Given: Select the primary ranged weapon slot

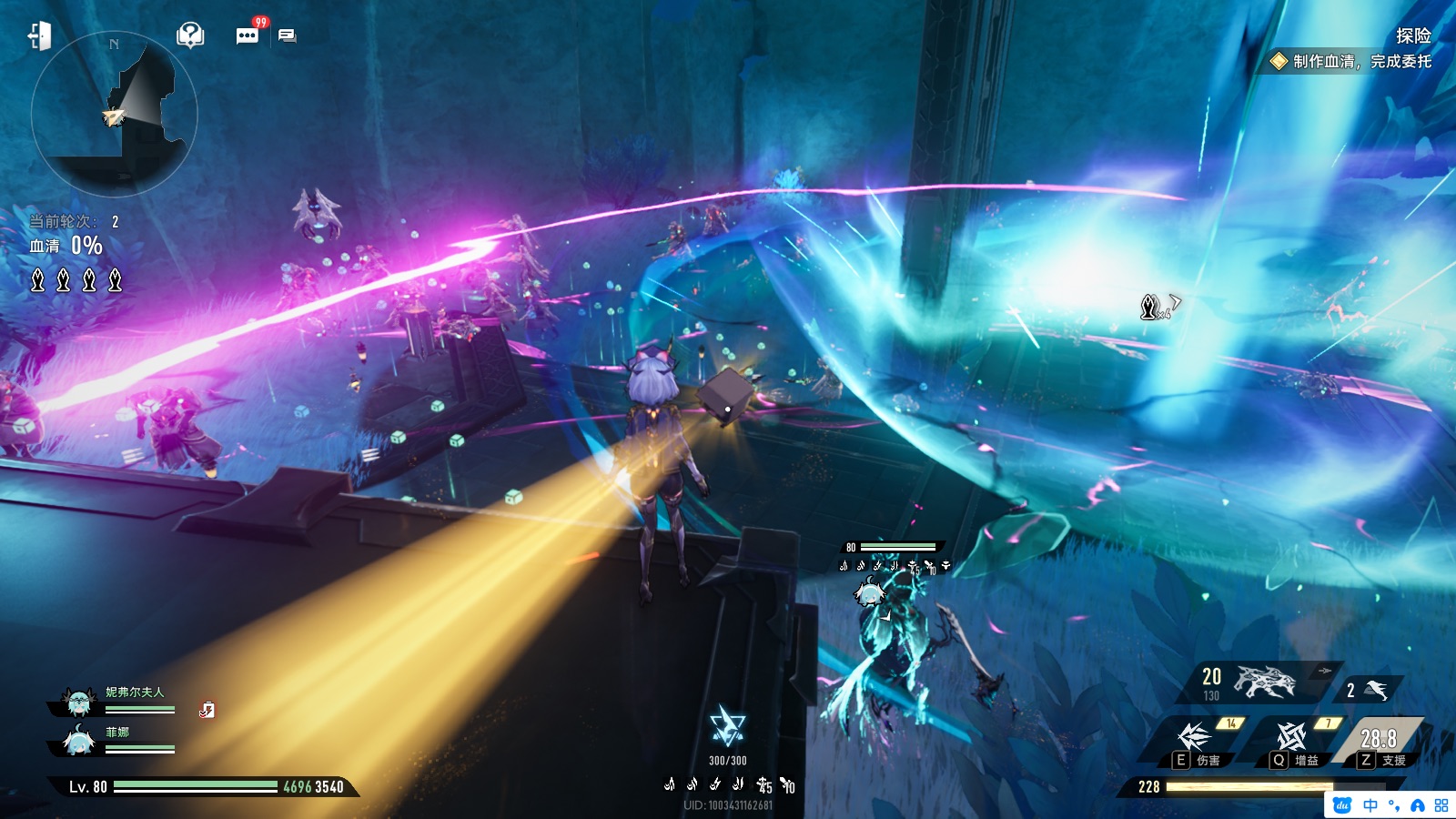Looking at the screenshot, I should click(x=1260, y=682).
